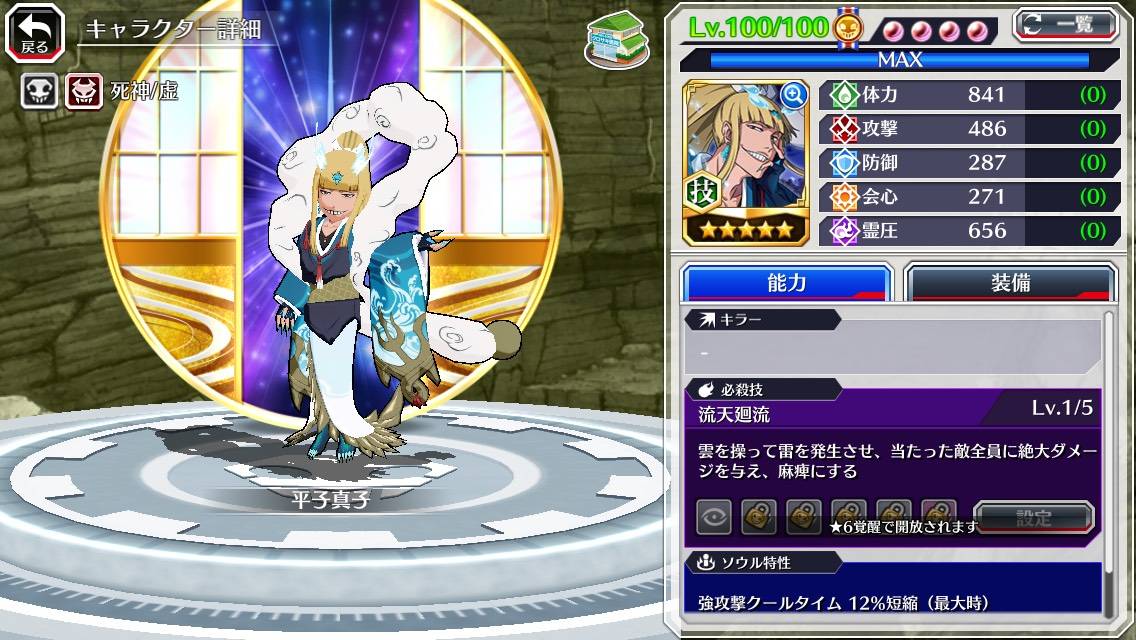
Task: Switch to the 装備 tab
Action: click(x=1010, y=282)
